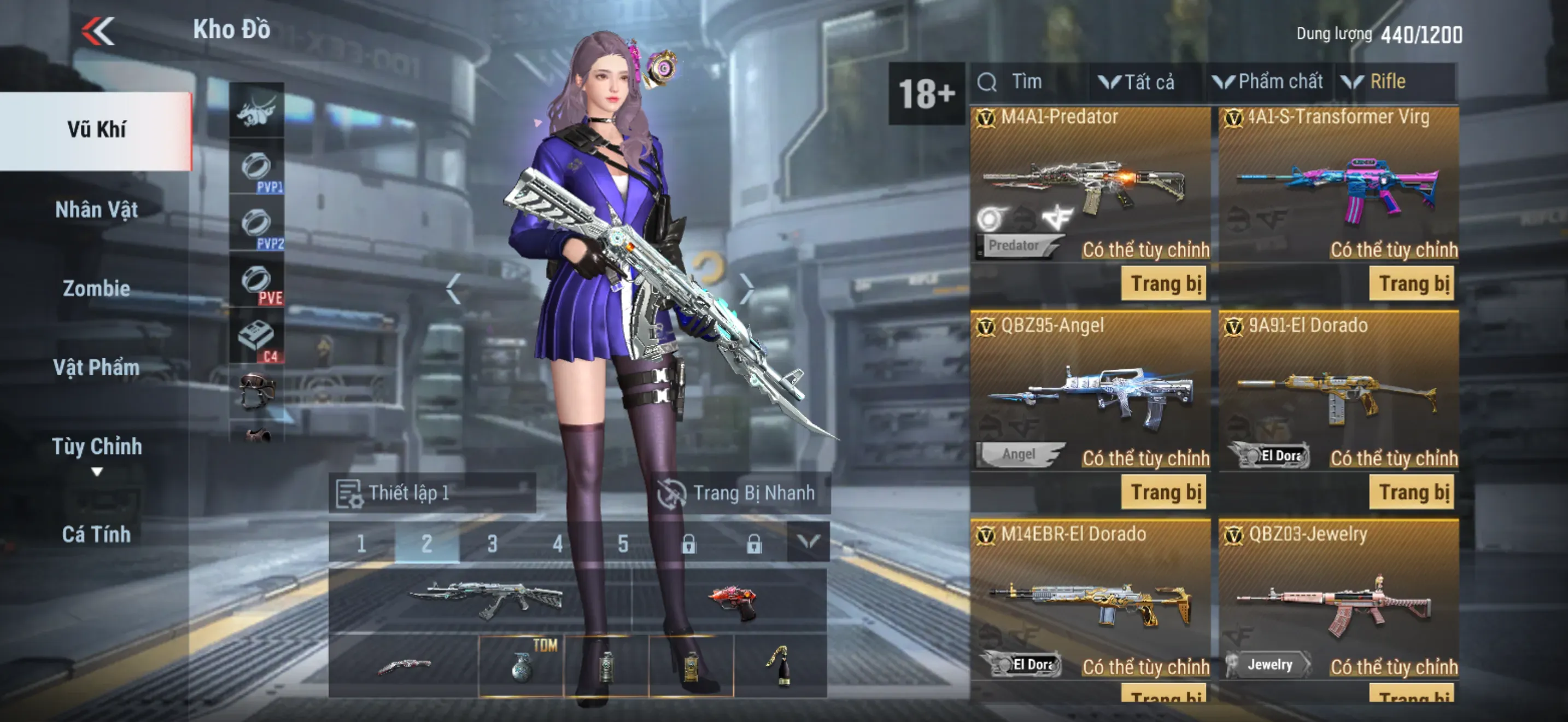Image resolution: width=1568 pixels, height=722 pixels.
Task: Select the red pistol secondary slot
Action: (x=731, y=602)
